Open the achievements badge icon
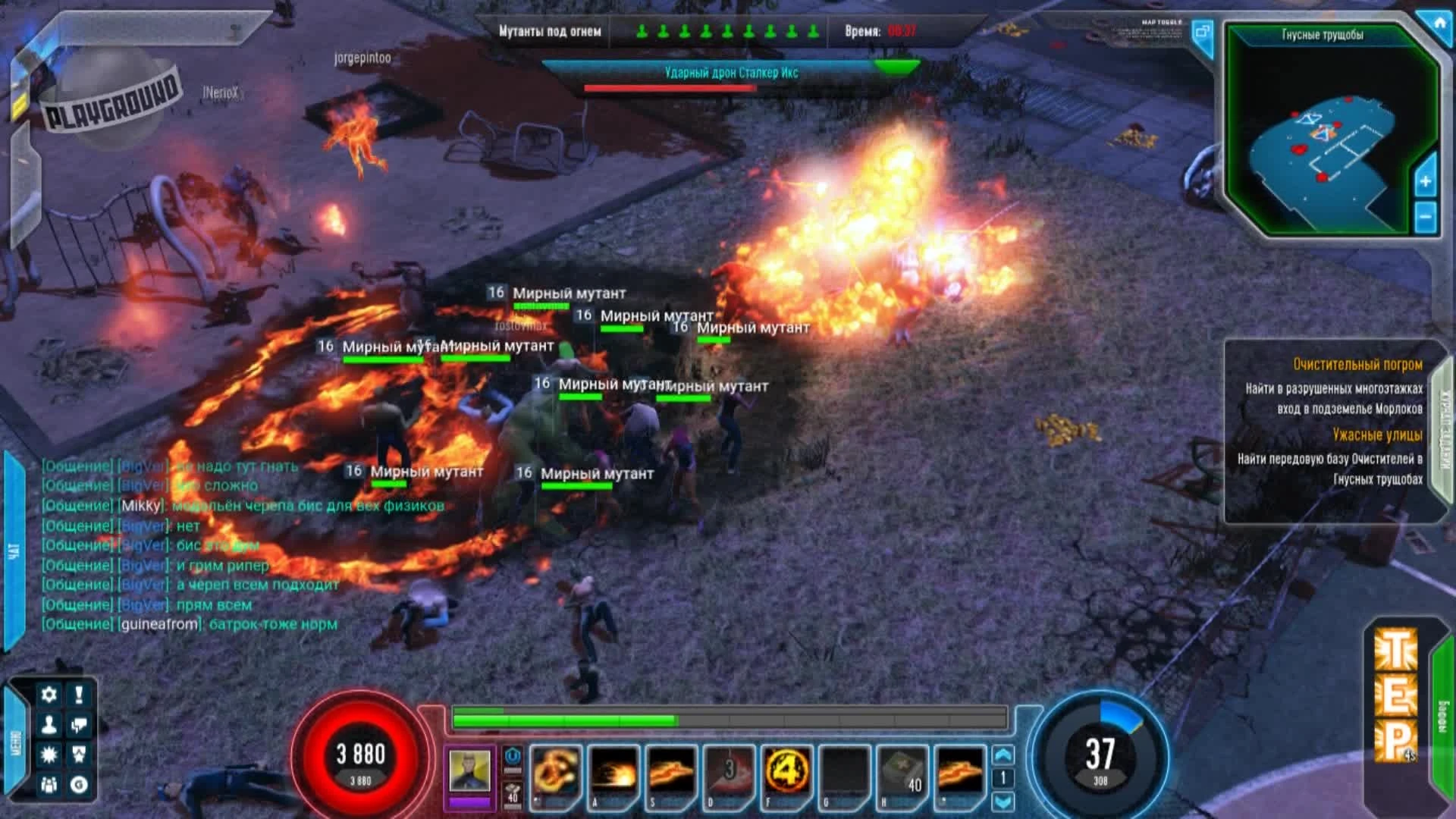This screenshot has width=1456, height=819. (x=79, y=754)
